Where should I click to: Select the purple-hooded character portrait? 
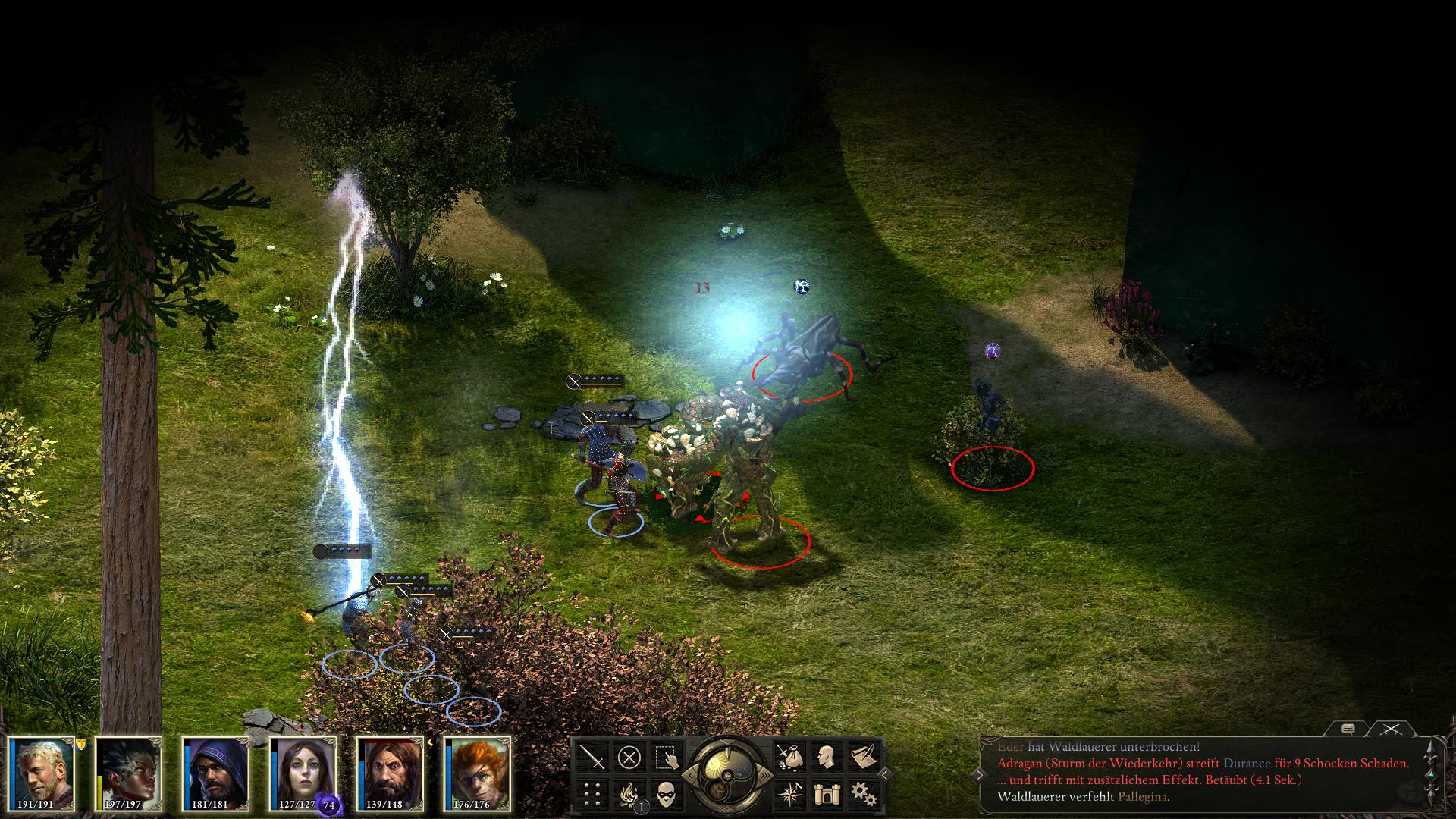217,773
